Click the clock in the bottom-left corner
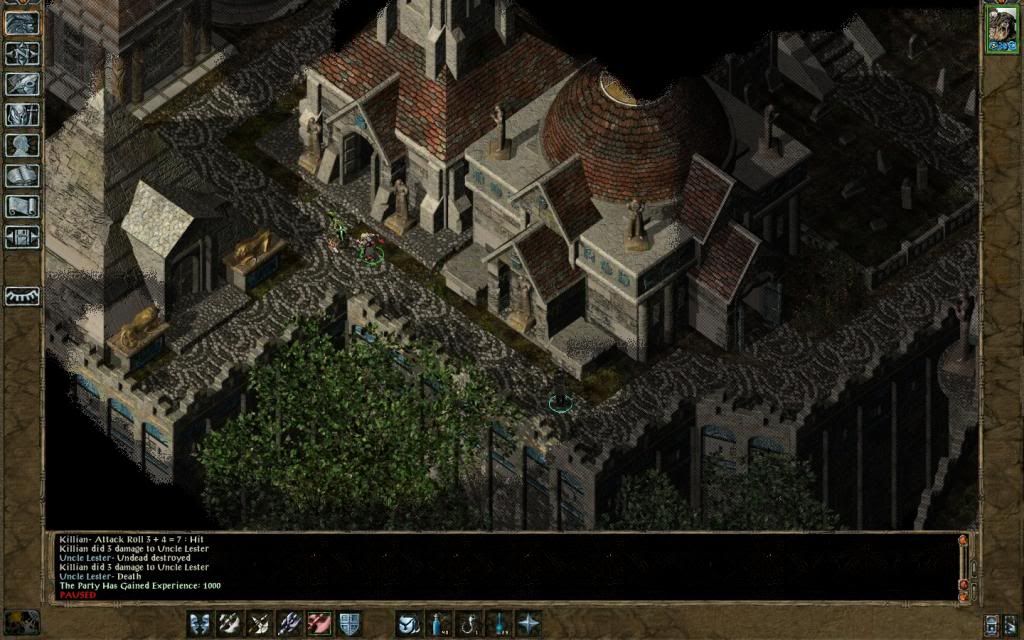This screenshot has width=1024, height=640. coord(22,622)
